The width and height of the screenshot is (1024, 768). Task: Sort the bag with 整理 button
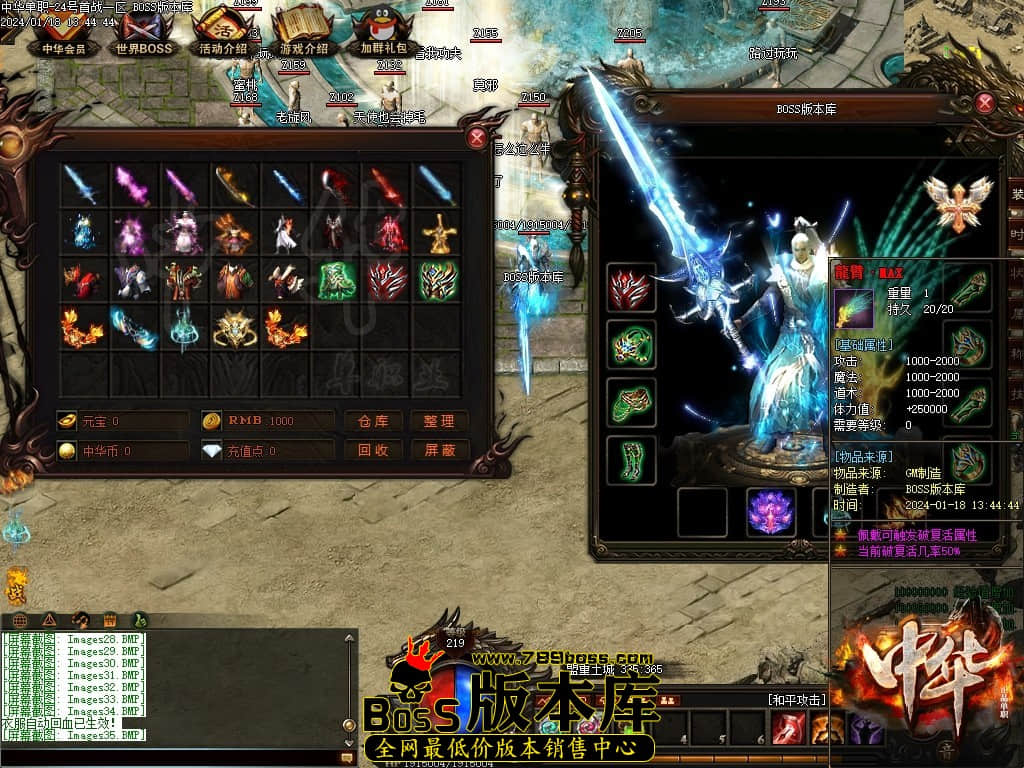coord(439,421)
